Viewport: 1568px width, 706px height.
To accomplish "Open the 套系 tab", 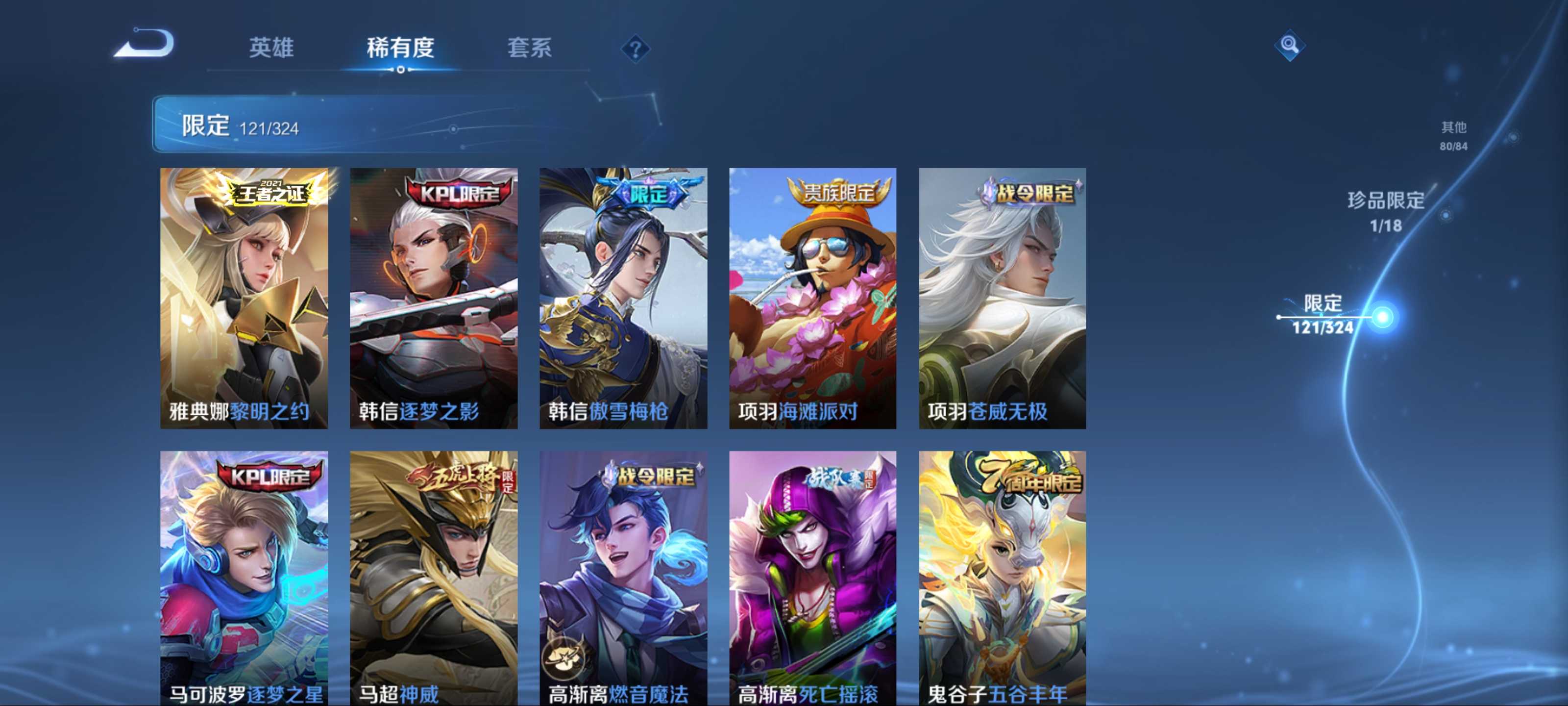I will 529,48.
